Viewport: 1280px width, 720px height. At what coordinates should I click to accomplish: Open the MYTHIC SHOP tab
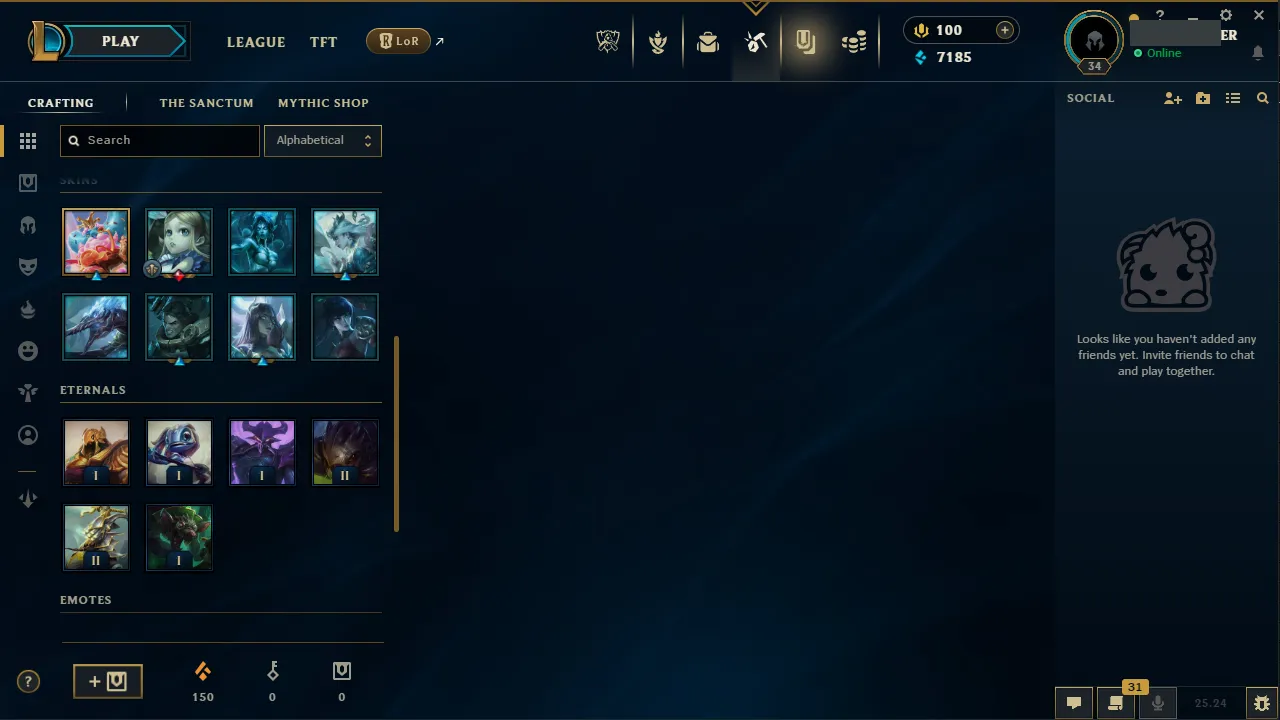323,102
